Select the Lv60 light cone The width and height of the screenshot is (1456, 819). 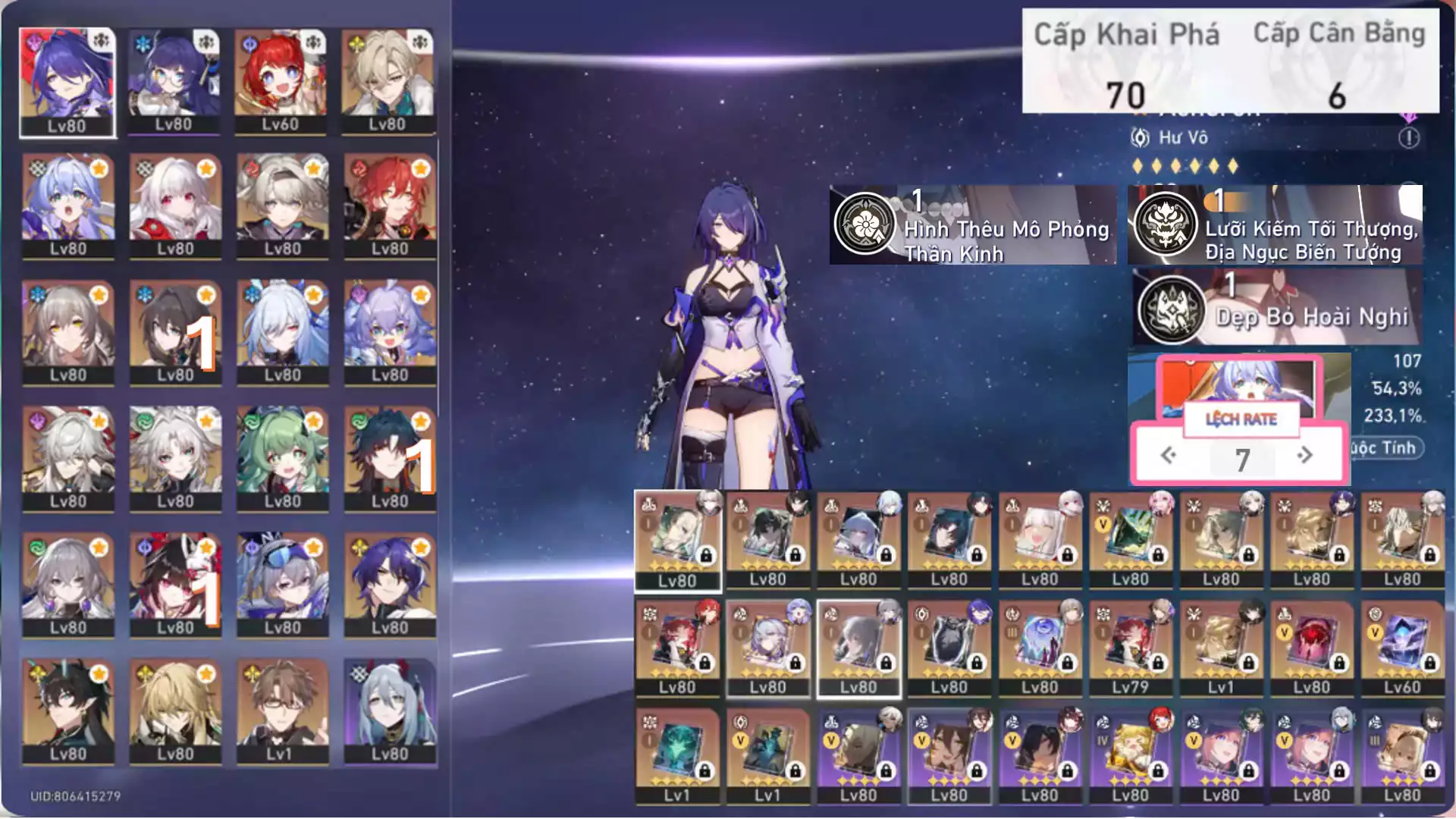(1402, 648)
